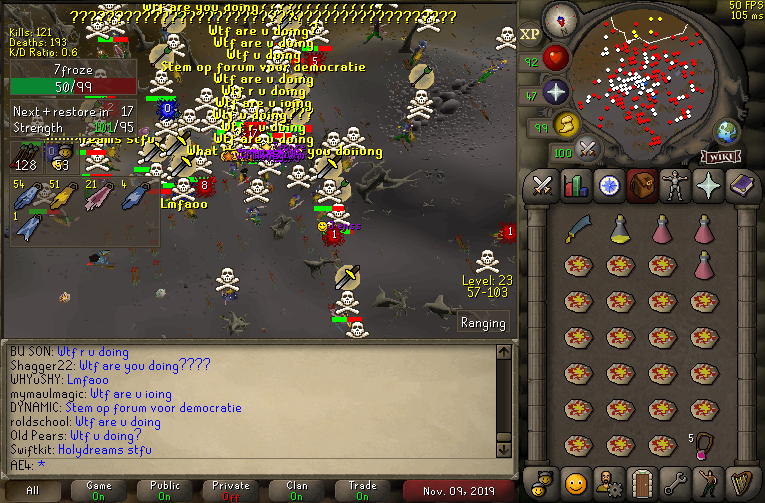Toggle run with the run energy orb

pos(566,125)
